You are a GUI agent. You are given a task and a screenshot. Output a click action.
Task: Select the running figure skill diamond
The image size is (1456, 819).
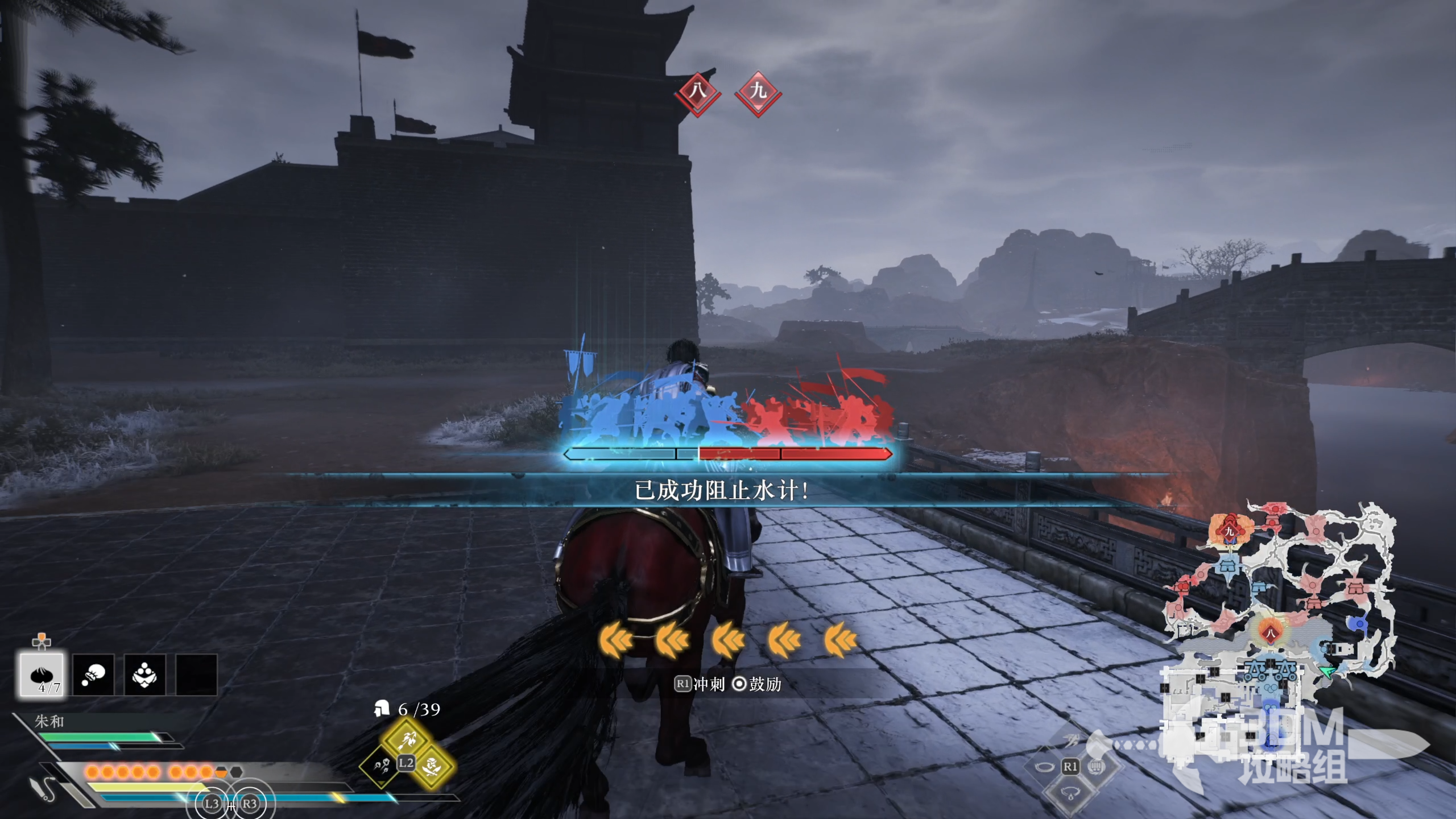click(x=1070, y=741)
